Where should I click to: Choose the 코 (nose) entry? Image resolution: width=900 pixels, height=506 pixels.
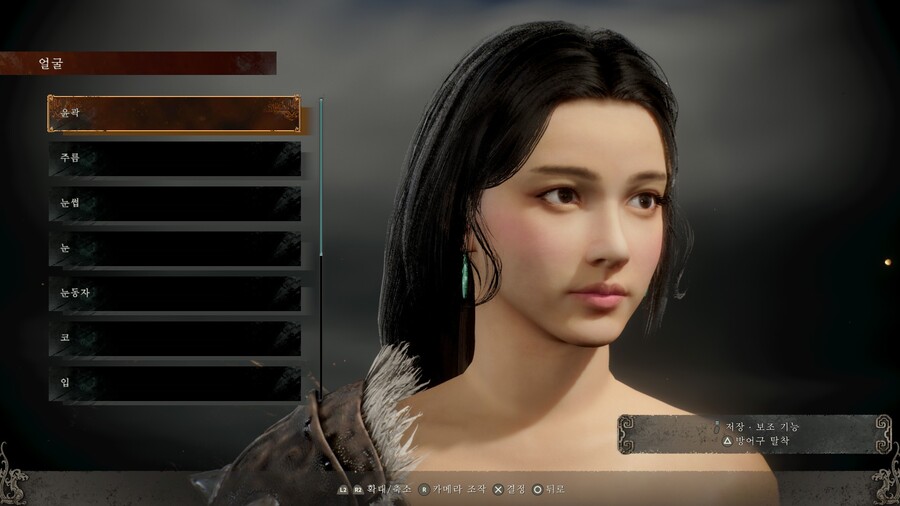click(x=174, y=338)
